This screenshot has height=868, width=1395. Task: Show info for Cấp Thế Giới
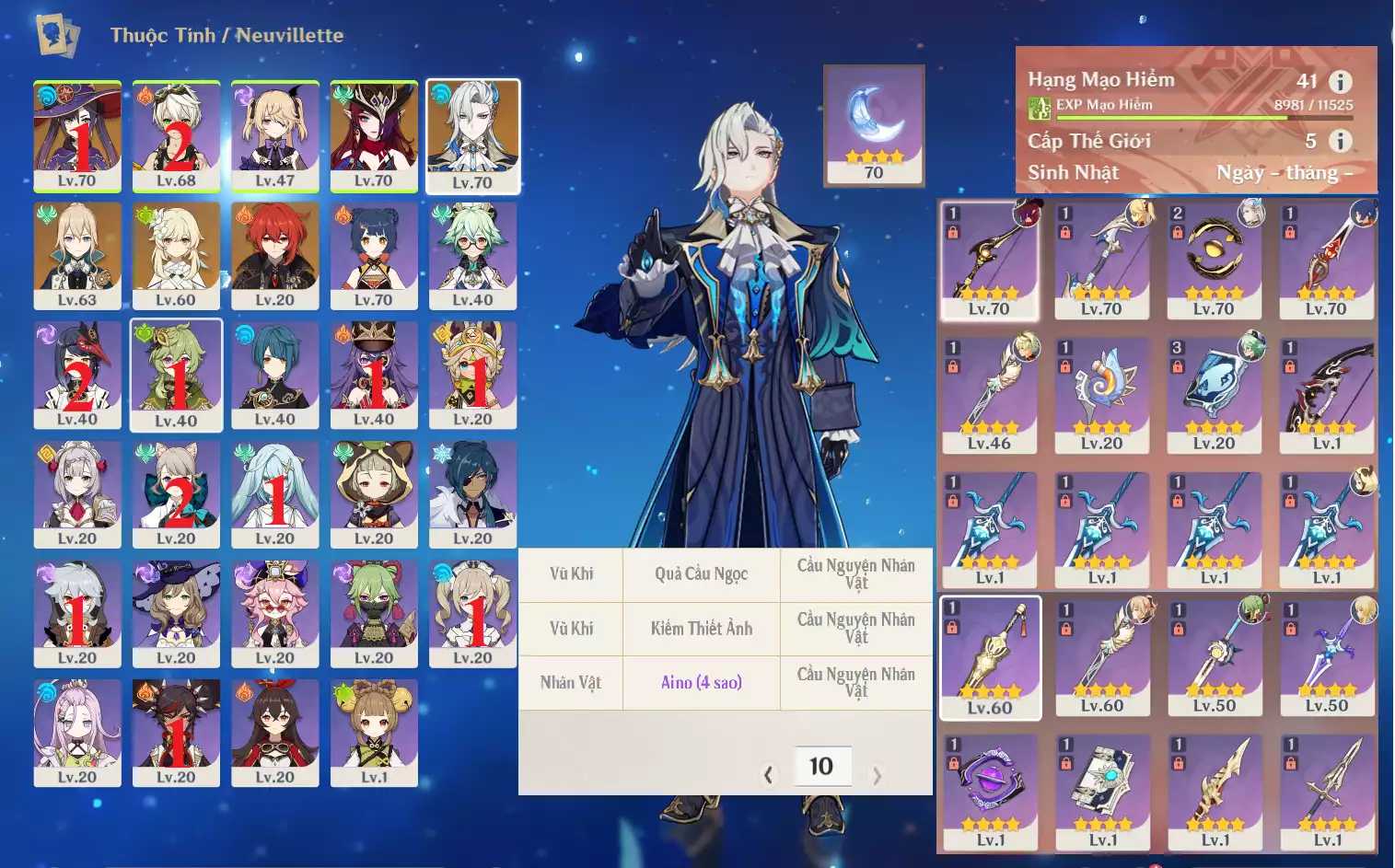[x=1340, y=141]
